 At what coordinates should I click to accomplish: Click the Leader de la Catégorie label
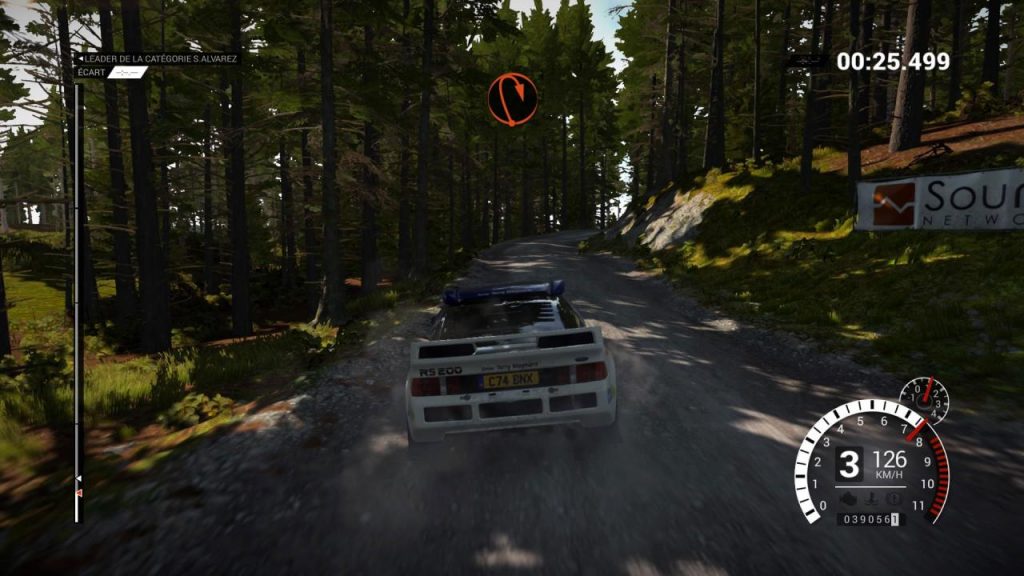tap(158, 59)
